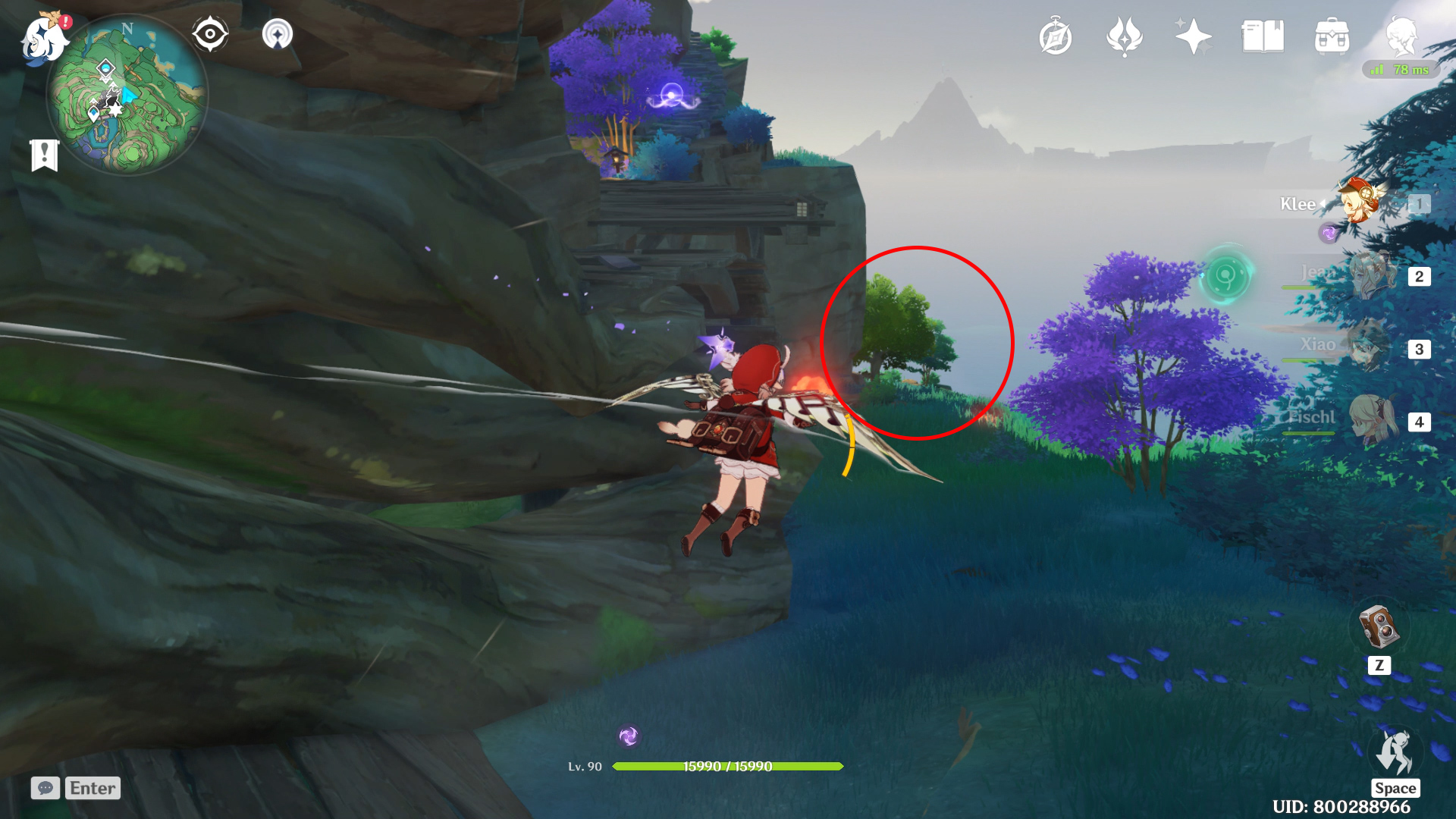
Task: Click the character HP progress bar
Action: (728, 766)
